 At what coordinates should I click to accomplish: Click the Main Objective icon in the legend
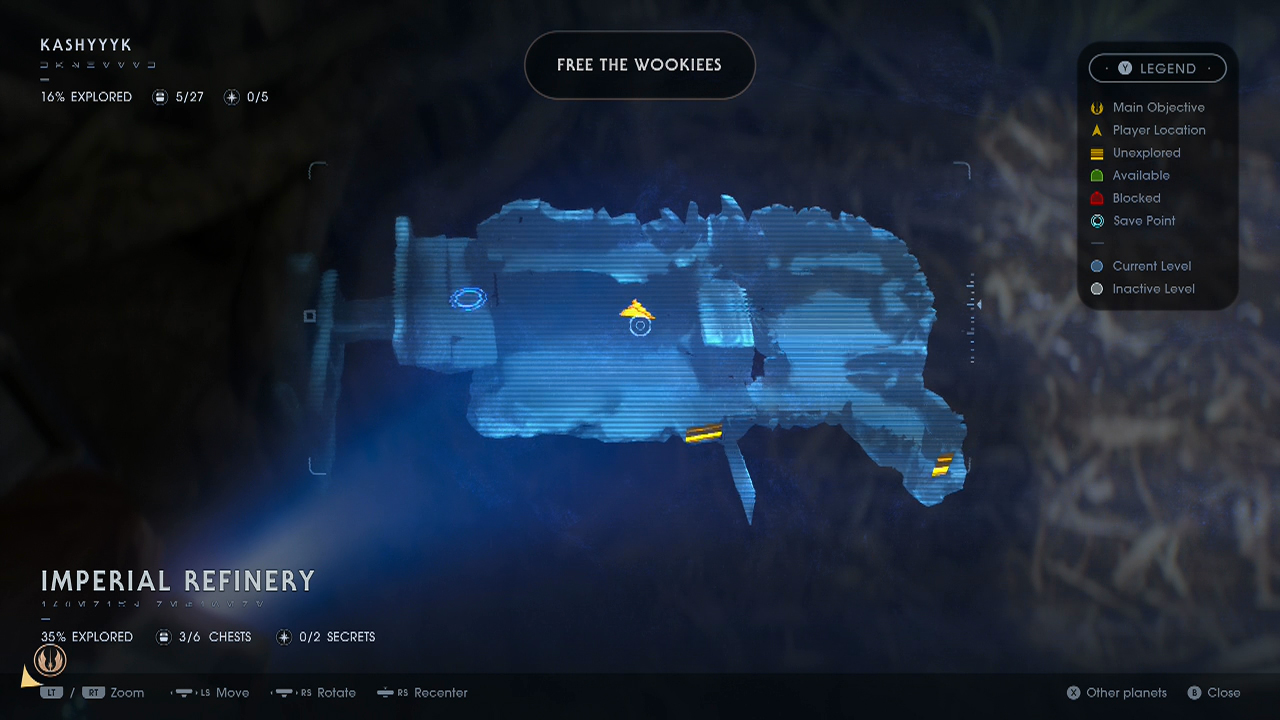[x=1096, y=107]
